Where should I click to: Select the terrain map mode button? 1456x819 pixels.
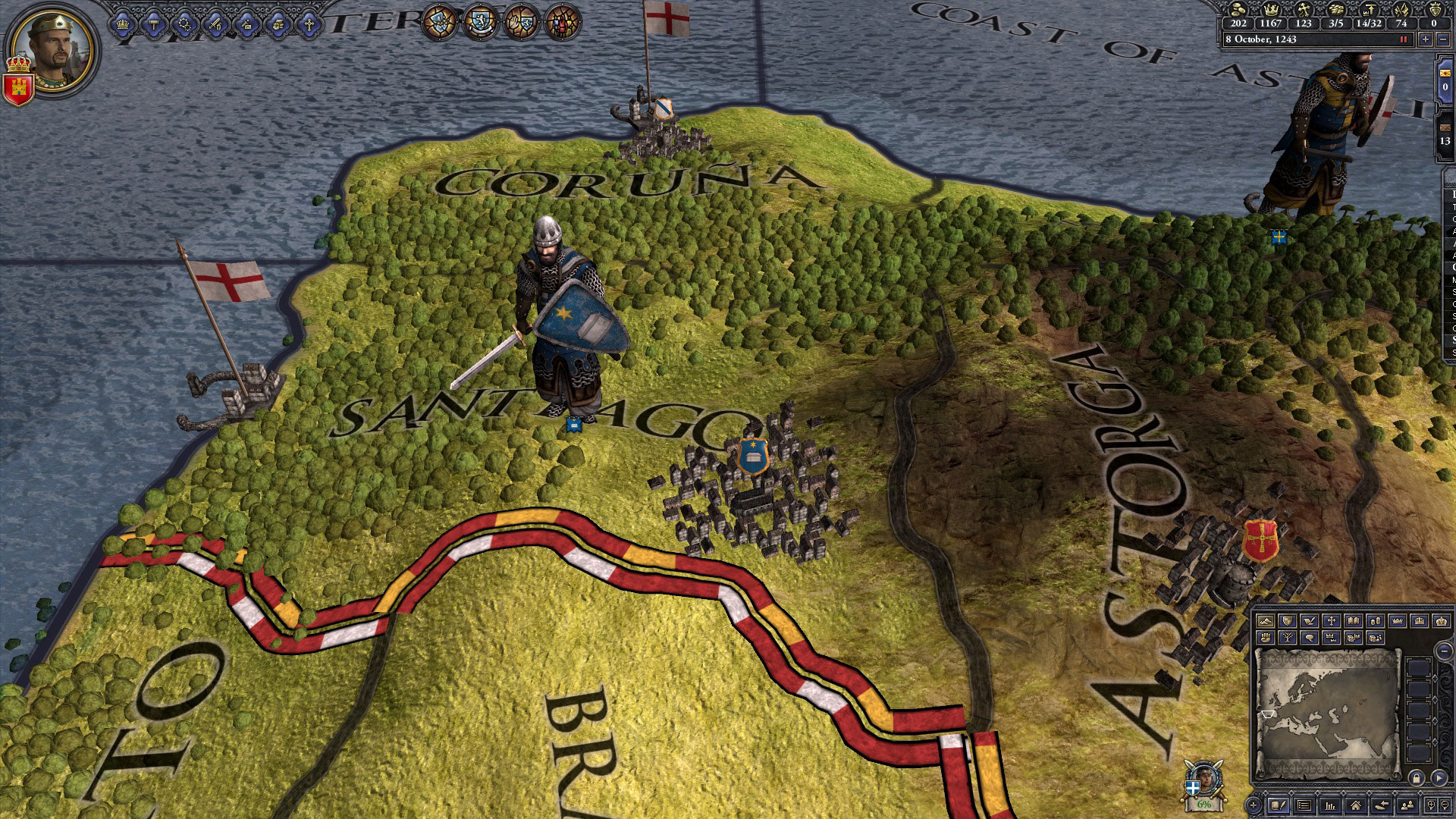1264,621
